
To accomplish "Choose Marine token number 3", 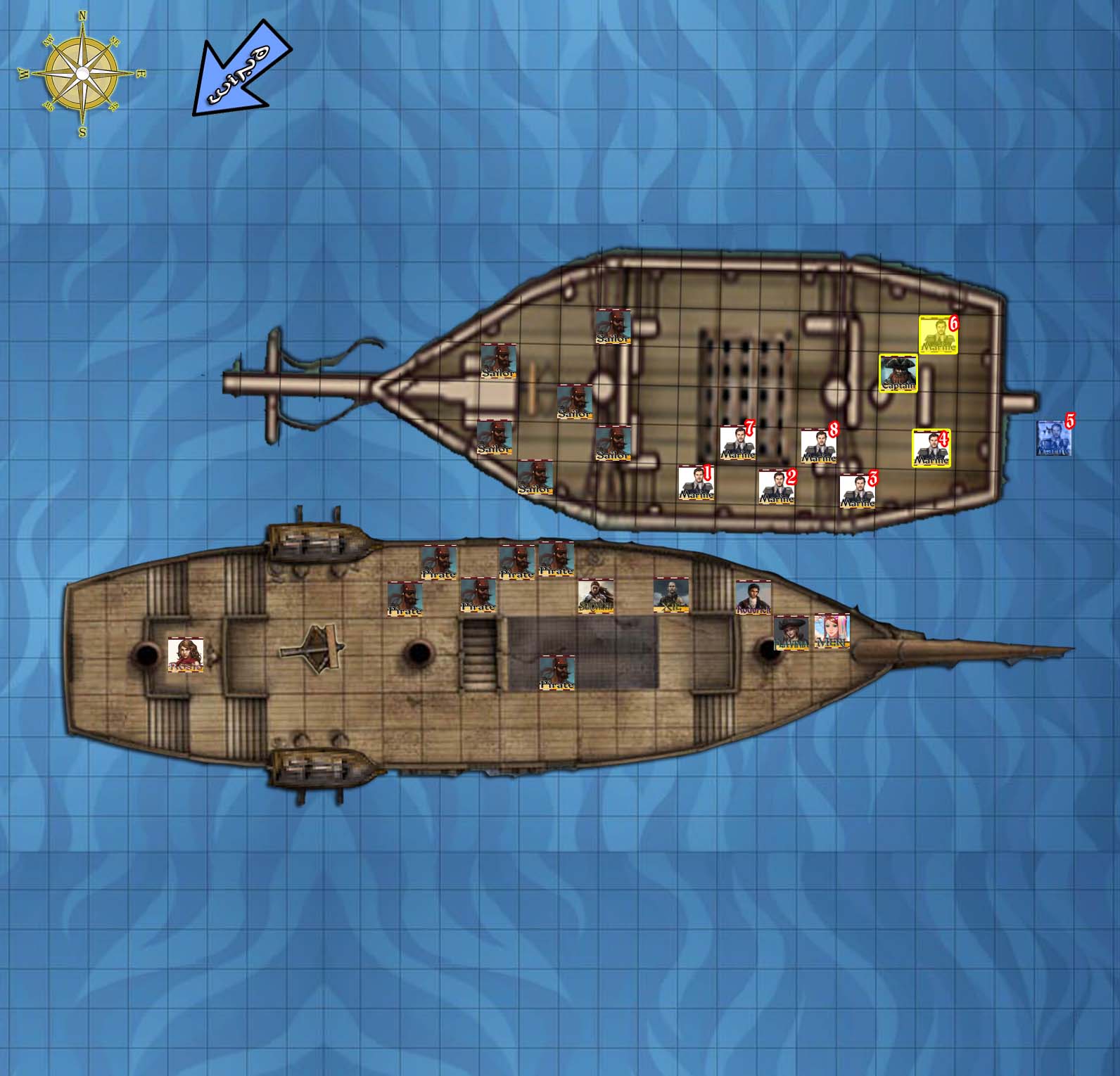I will pos(857,491).
